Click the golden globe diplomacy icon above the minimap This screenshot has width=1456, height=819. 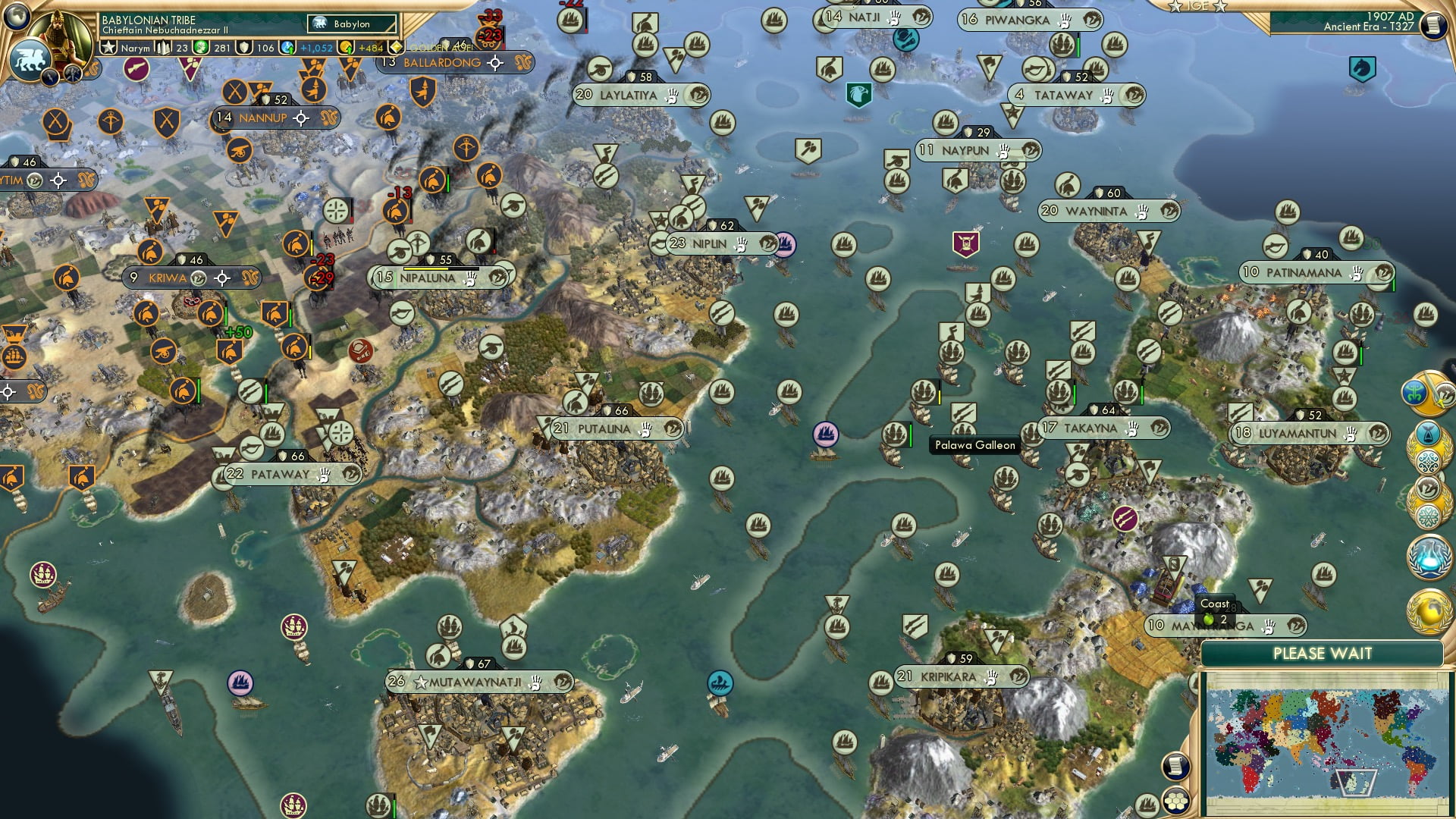point(1429,610)
